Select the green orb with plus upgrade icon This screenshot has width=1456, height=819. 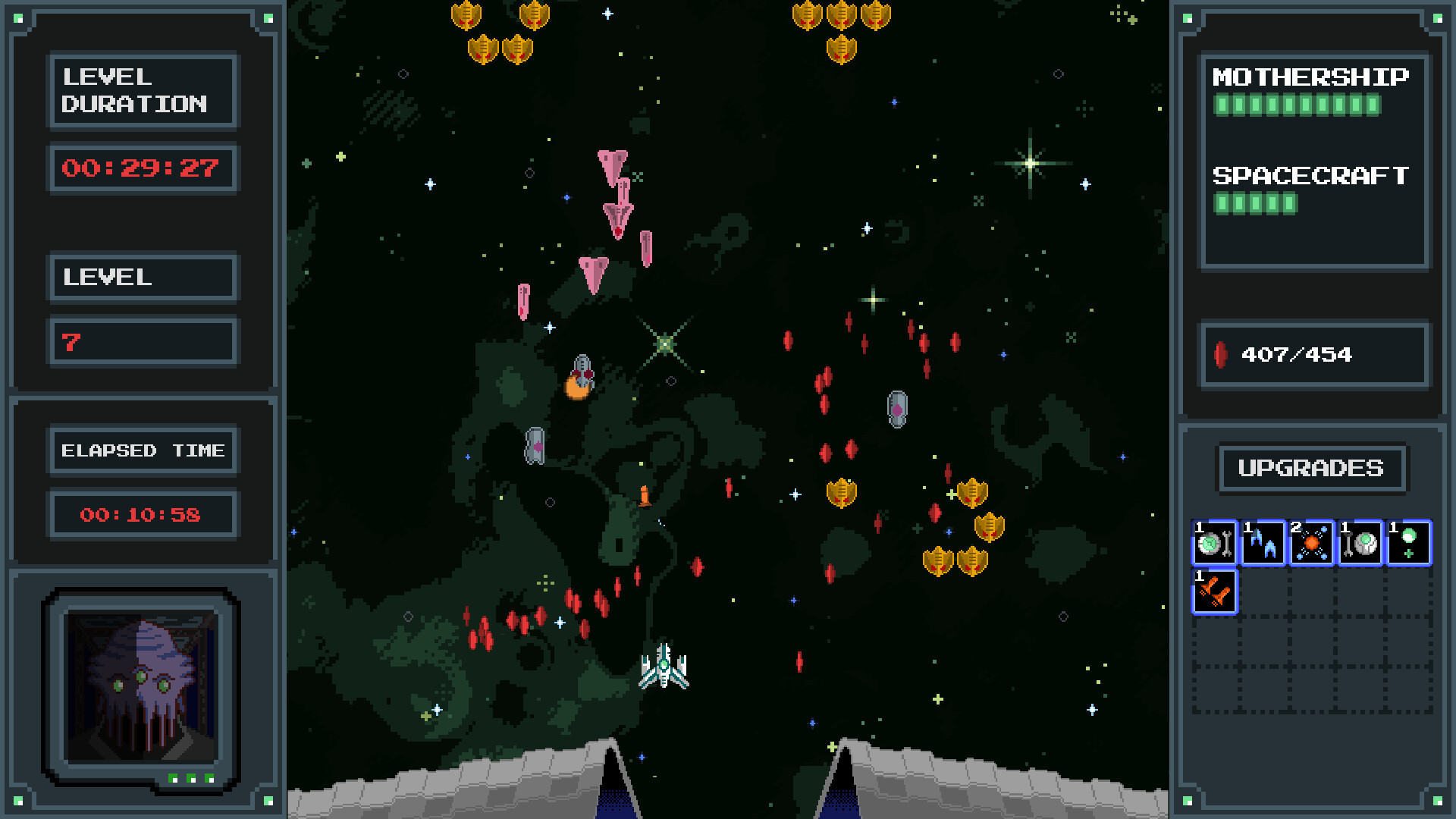tap(1408, 541)
